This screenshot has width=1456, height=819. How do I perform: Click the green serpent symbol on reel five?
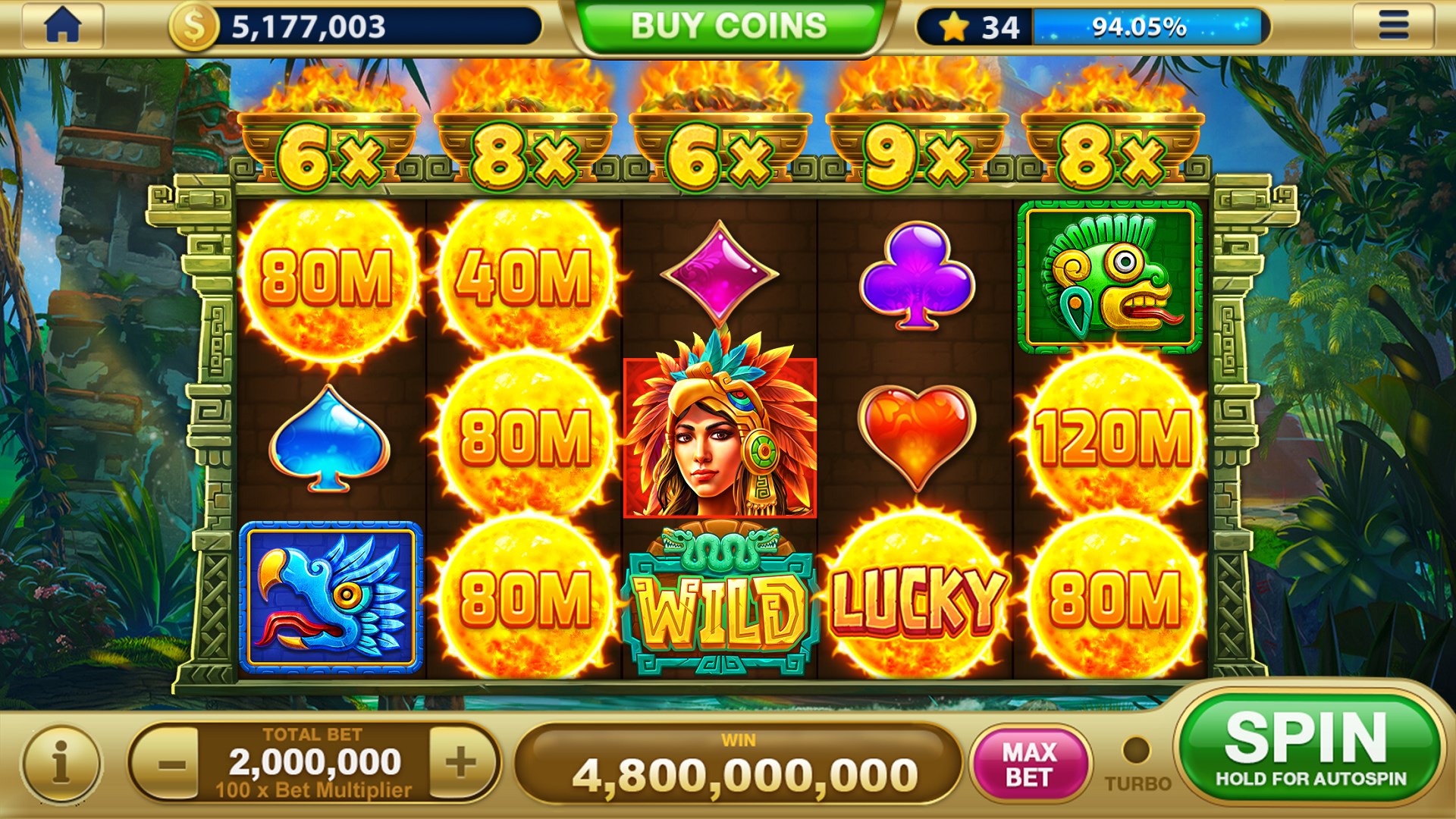point(1112,275)
